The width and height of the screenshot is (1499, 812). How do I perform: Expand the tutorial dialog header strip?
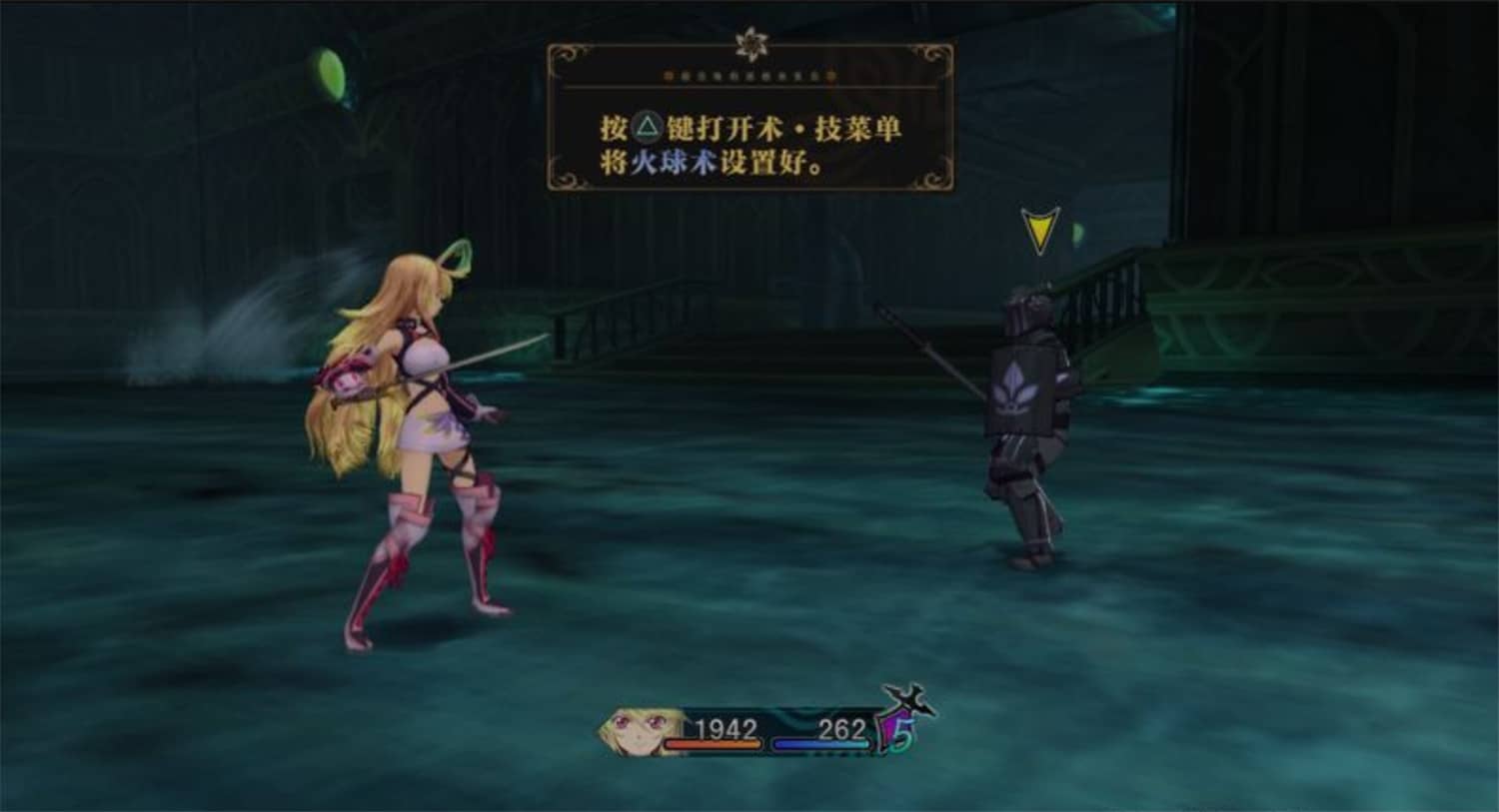(x=749, y=76)
